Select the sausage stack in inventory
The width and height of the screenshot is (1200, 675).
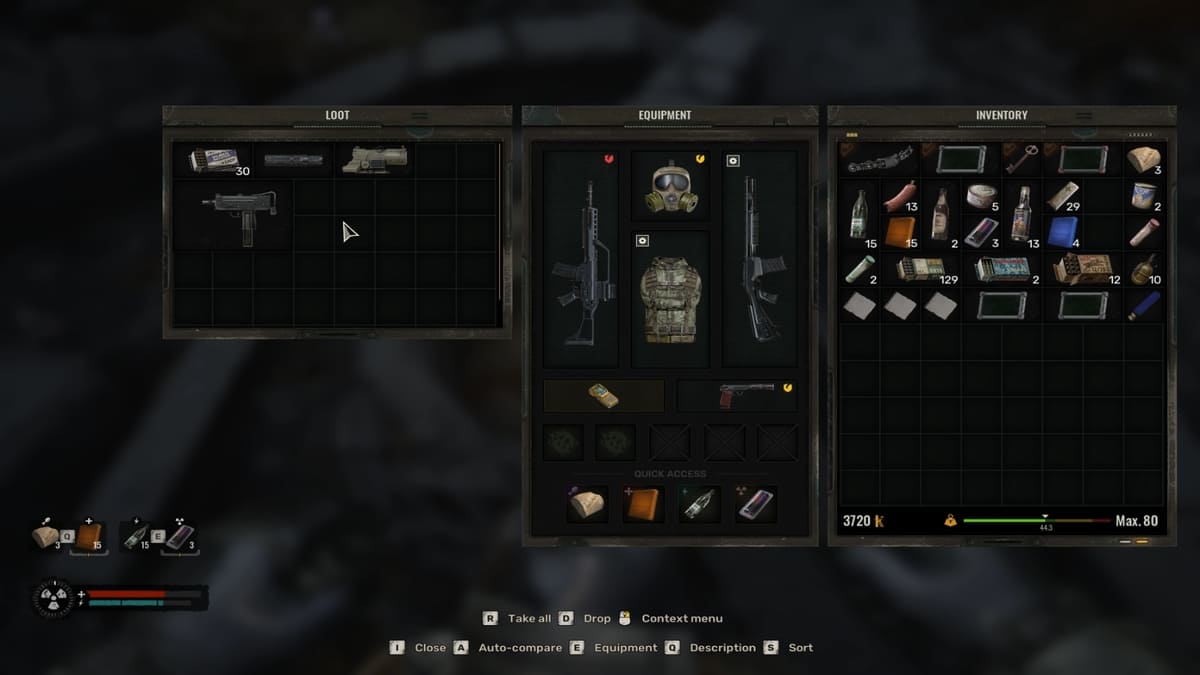tap(900, 197)
